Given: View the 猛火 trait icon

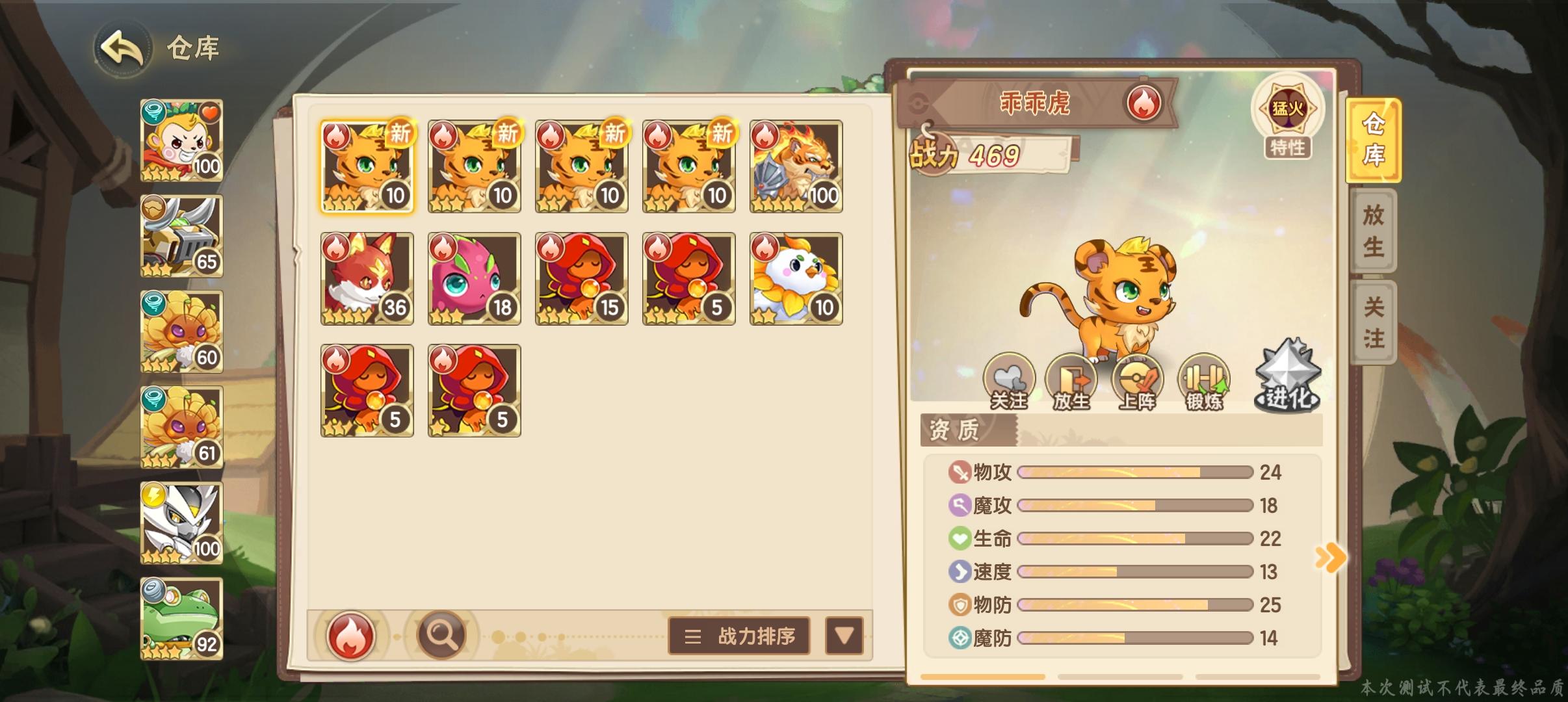Looking at the screenshot, I should (x=1289, y=110).
